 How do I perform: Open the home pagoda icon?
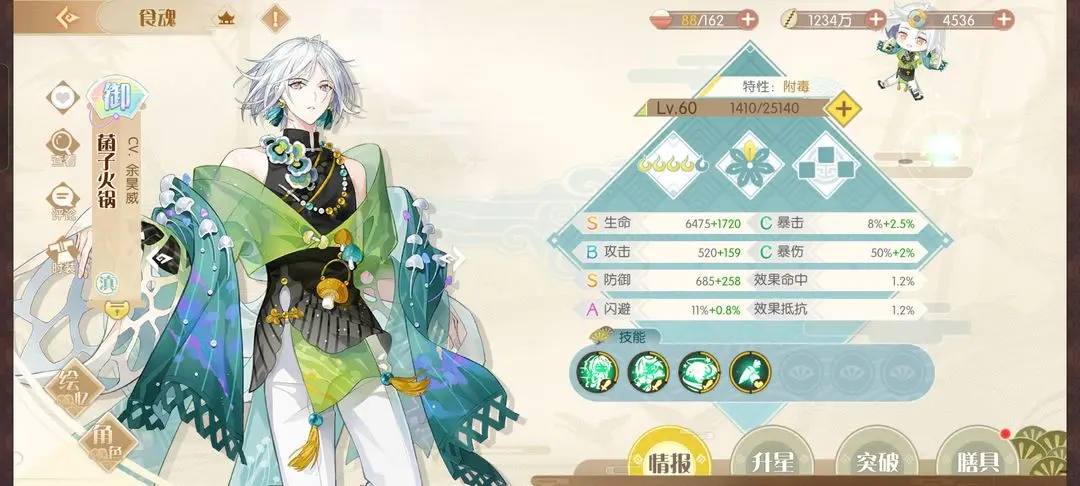click(226, 18)
